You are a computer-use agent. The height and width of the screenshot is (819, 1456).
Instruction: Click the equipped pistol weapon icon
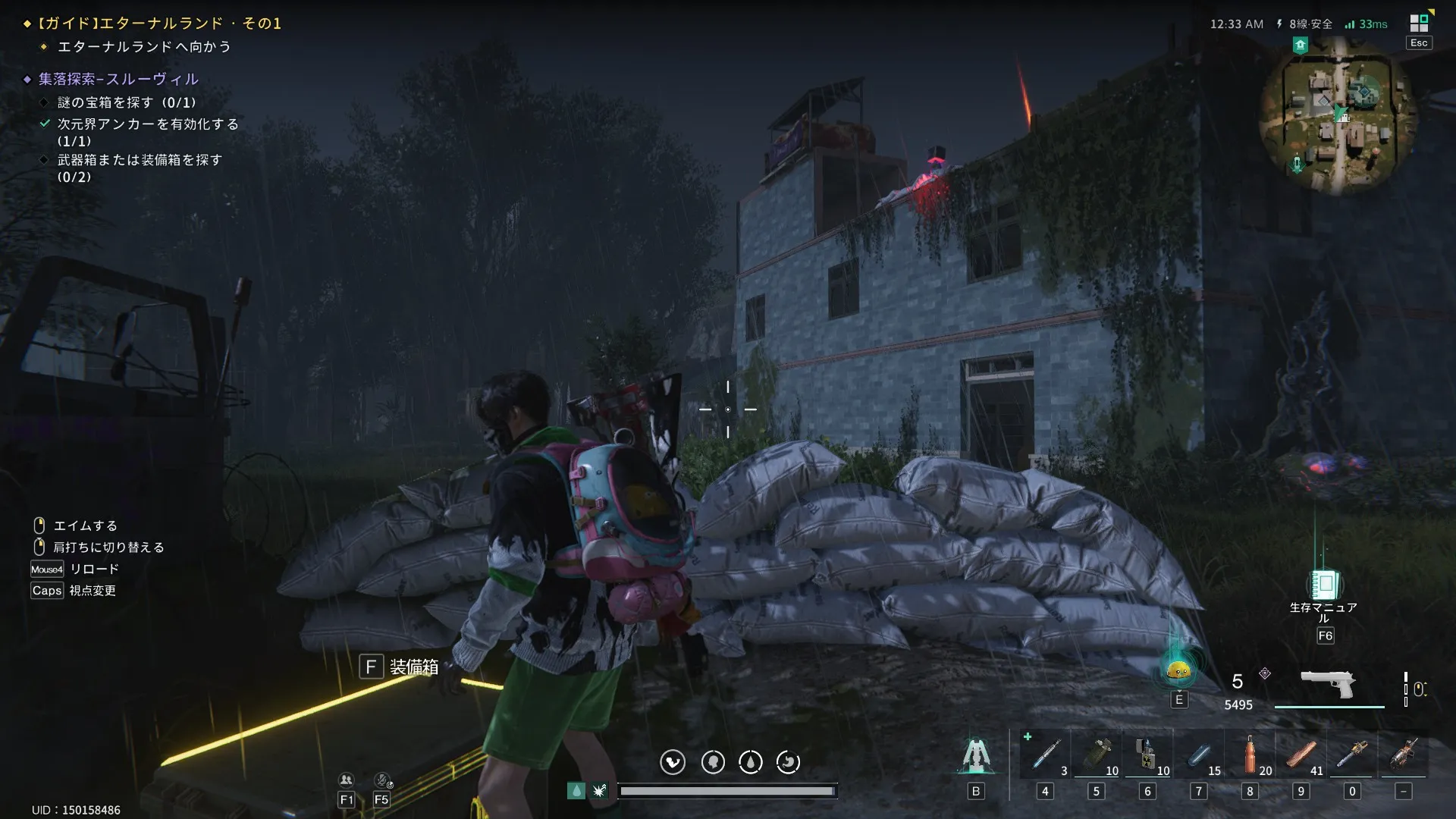[1329, 685]
